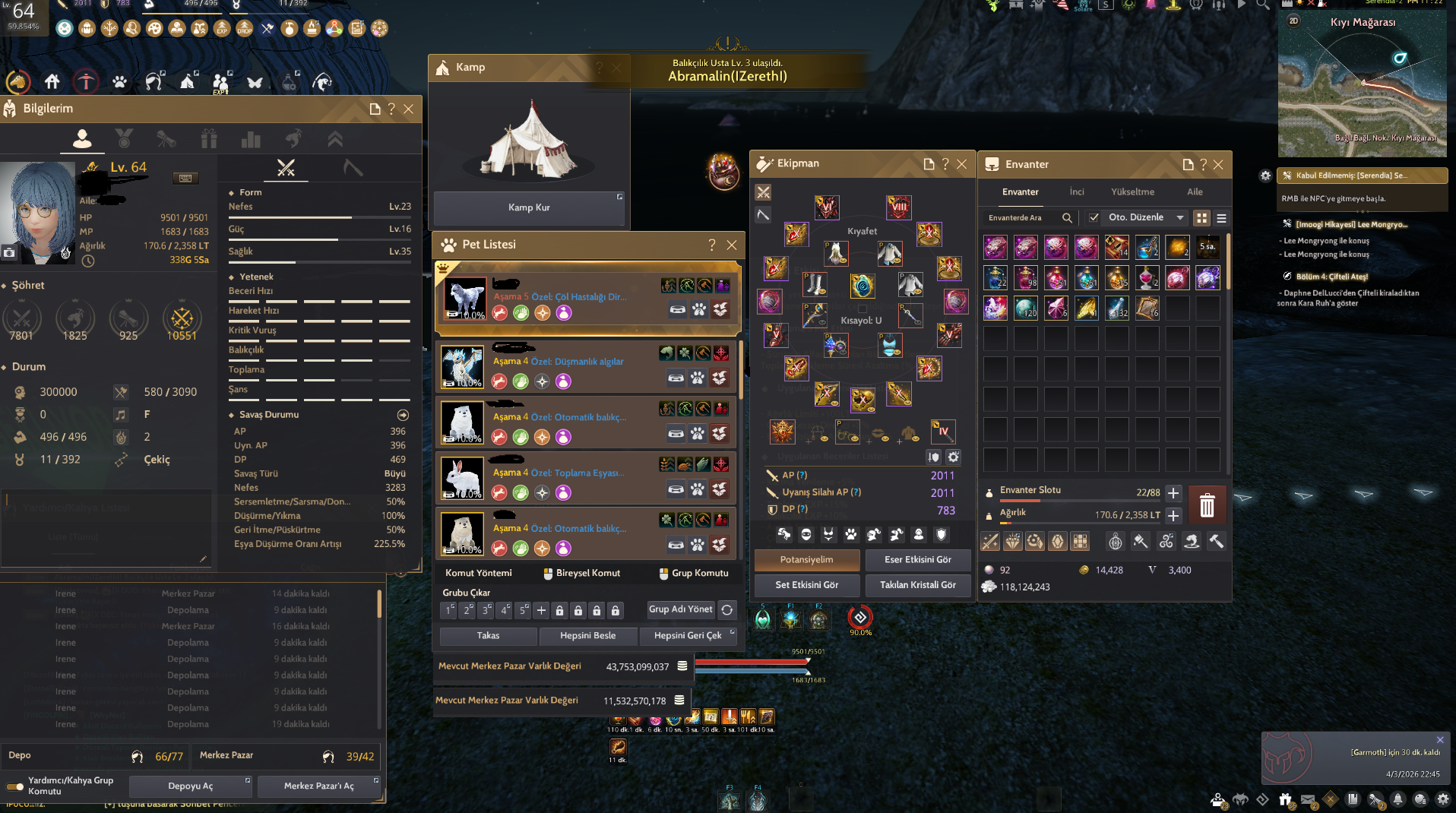This screenshot has width=1456, height=813.
Task: Select the trash can icon in the Envanter panel
Action: (1207, 505)
